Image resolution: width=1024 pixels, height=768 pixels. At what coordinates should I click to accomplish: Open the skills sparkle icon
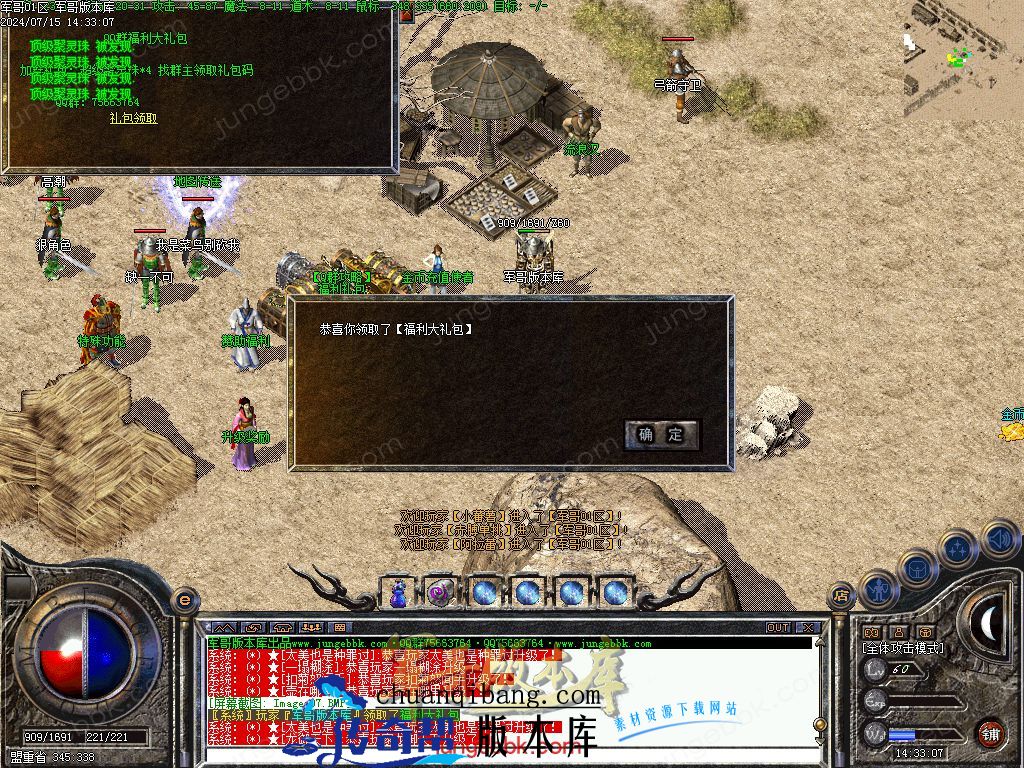click(x=957, y=548)
